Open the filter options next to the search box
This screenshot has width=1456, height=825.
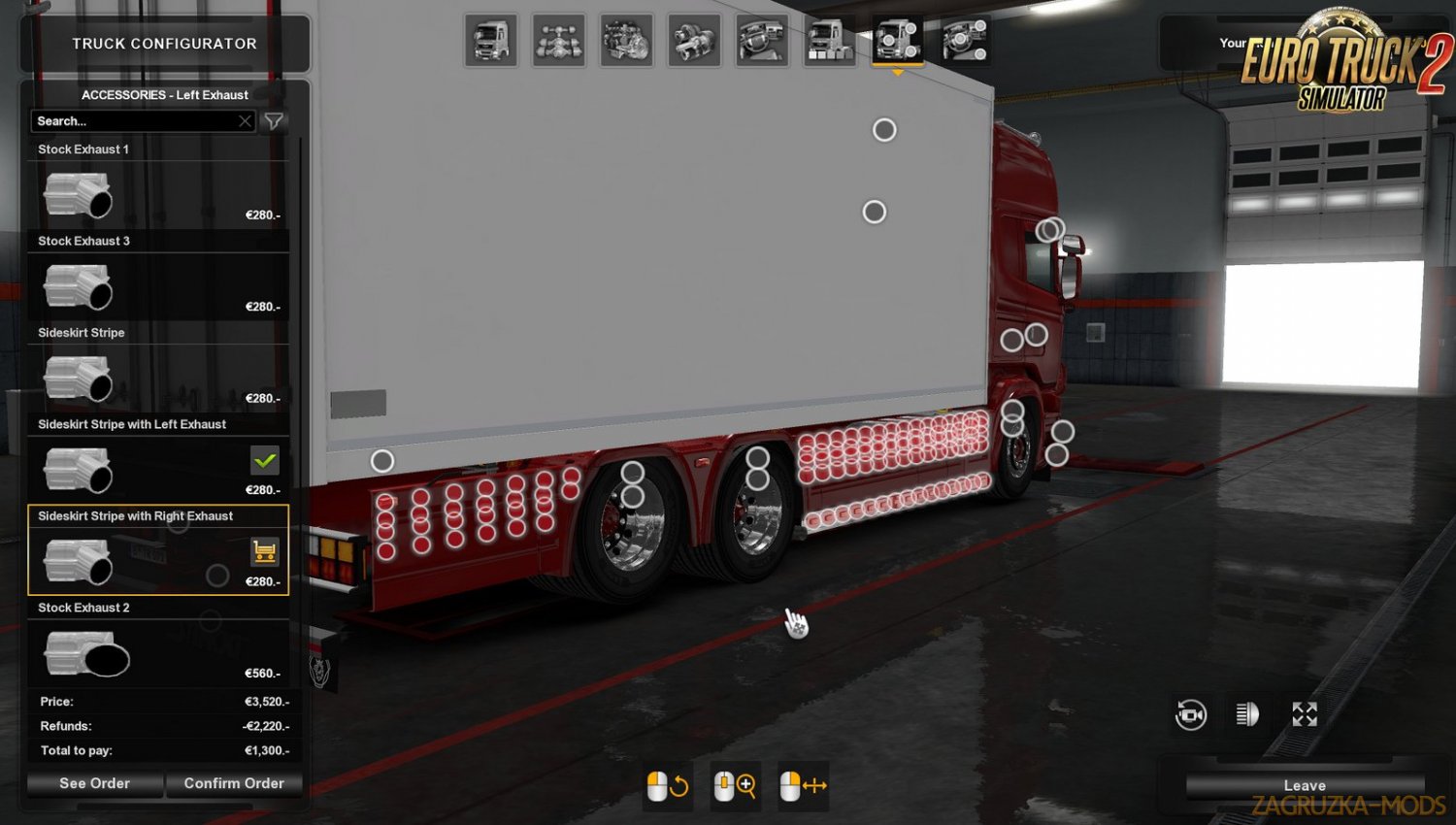tap(274, 120)
